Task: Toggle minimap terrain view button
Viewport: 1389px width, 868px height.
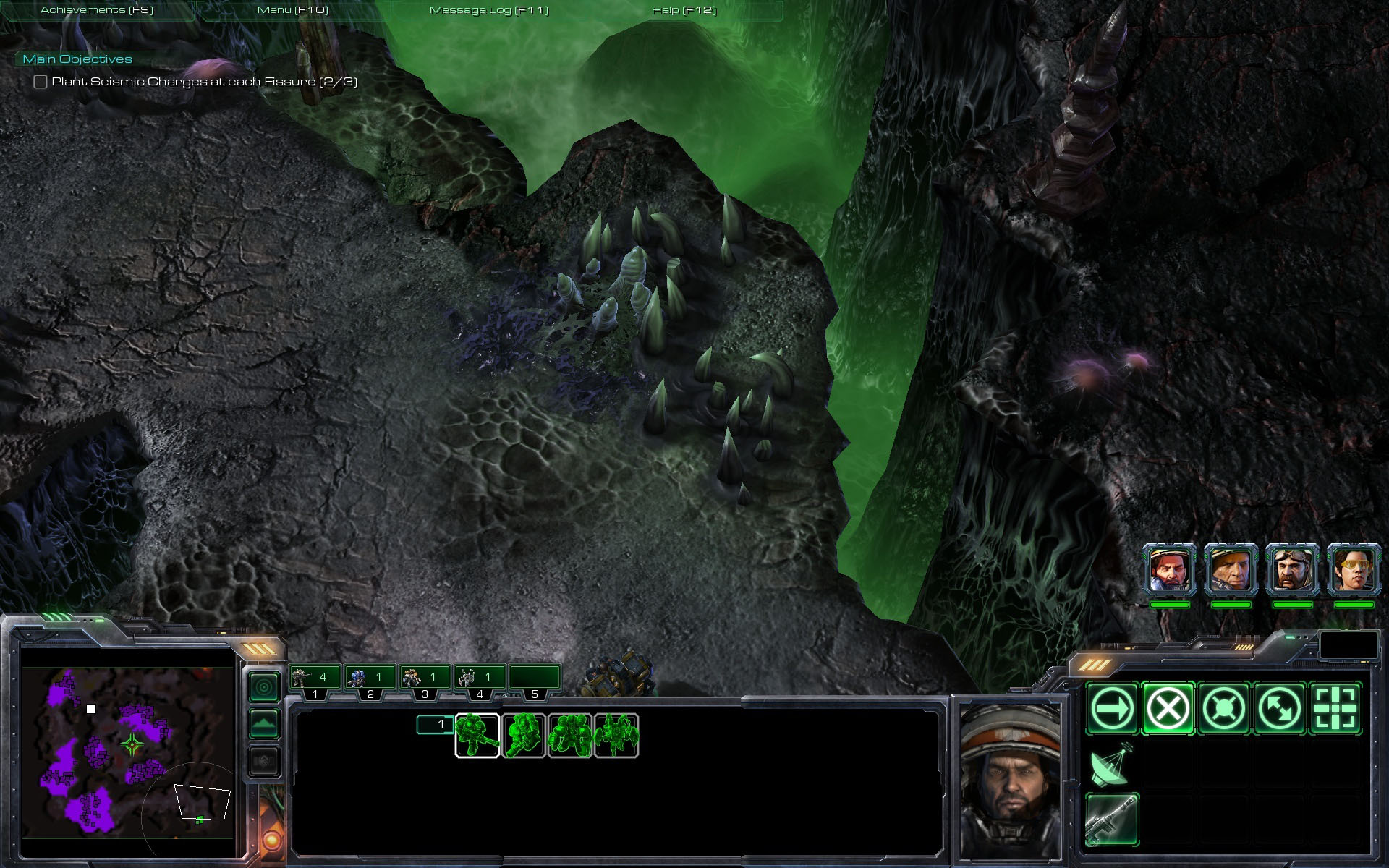Action: tap(264, 724)
